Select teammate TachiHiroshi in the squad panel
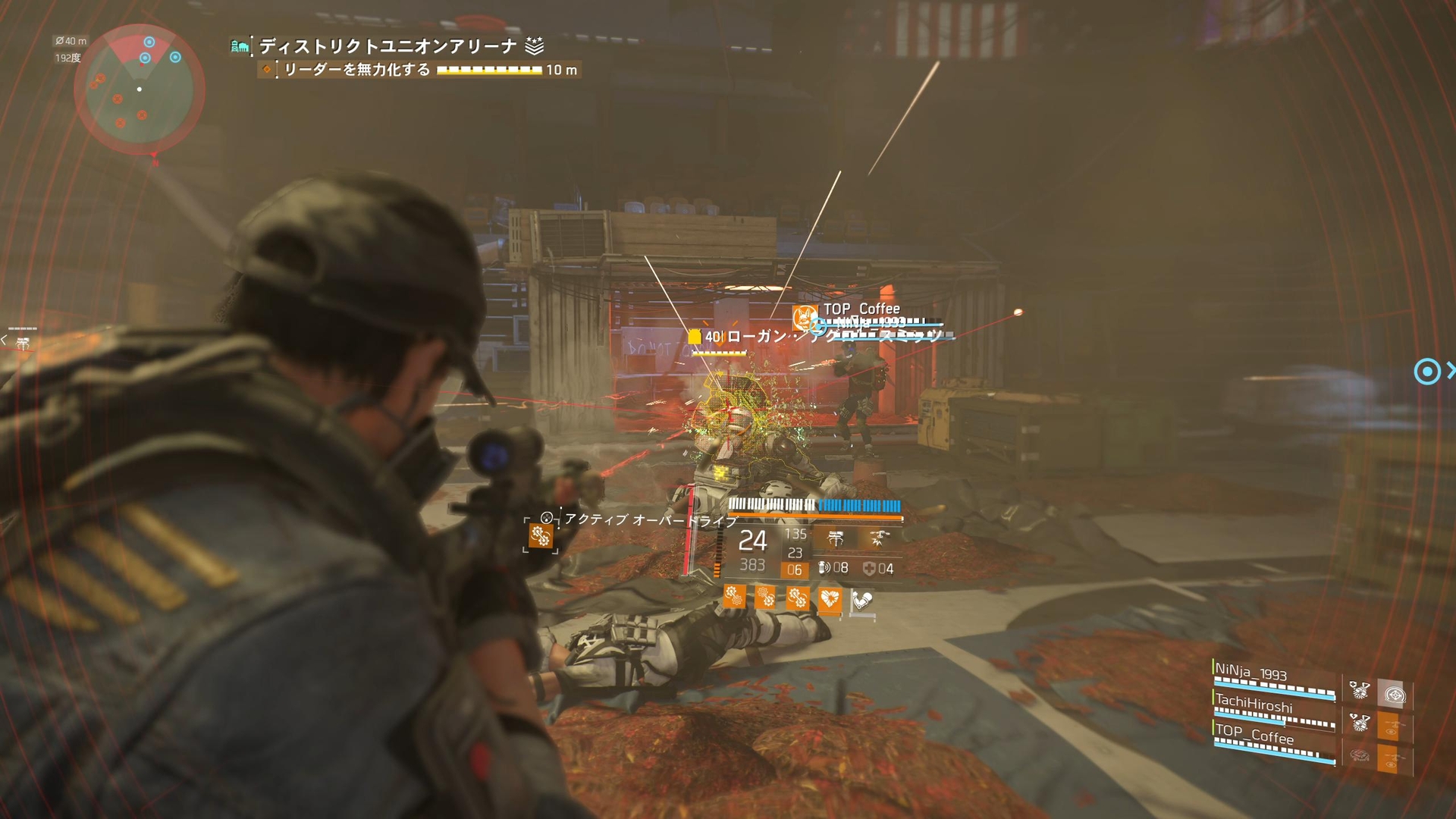Image resolution: width=1456 pixels, height=819 pixels. click(x=1256, y=704)
